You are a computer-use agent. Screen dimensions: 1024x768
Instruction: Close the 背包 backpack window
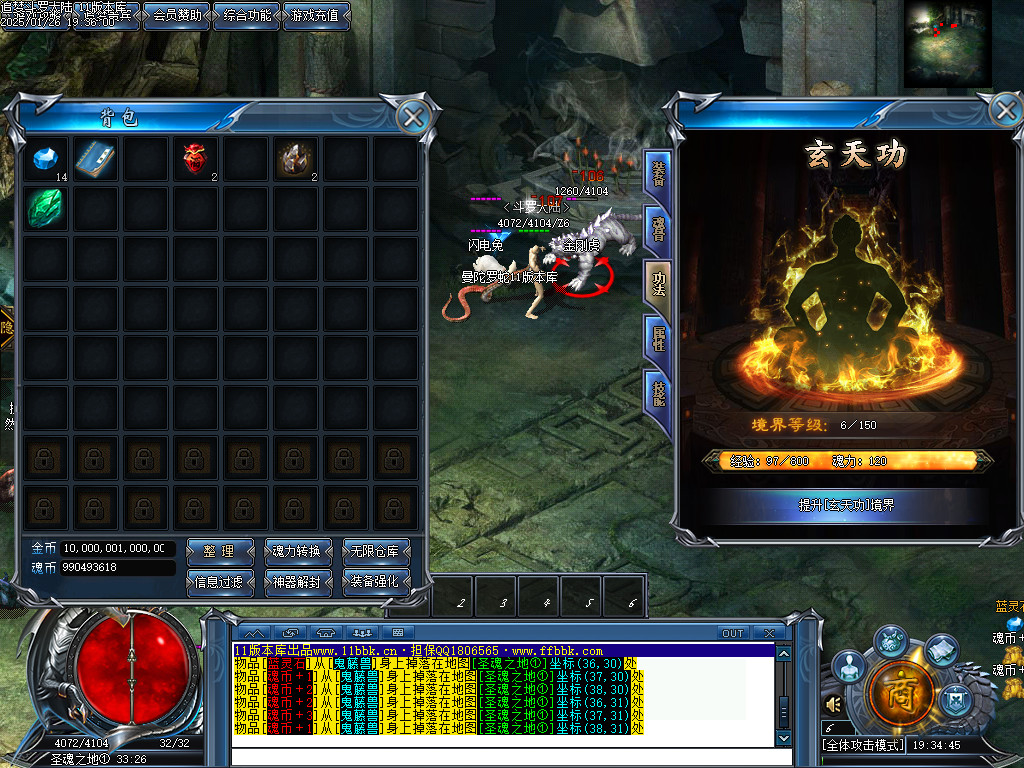pos(412,117)
